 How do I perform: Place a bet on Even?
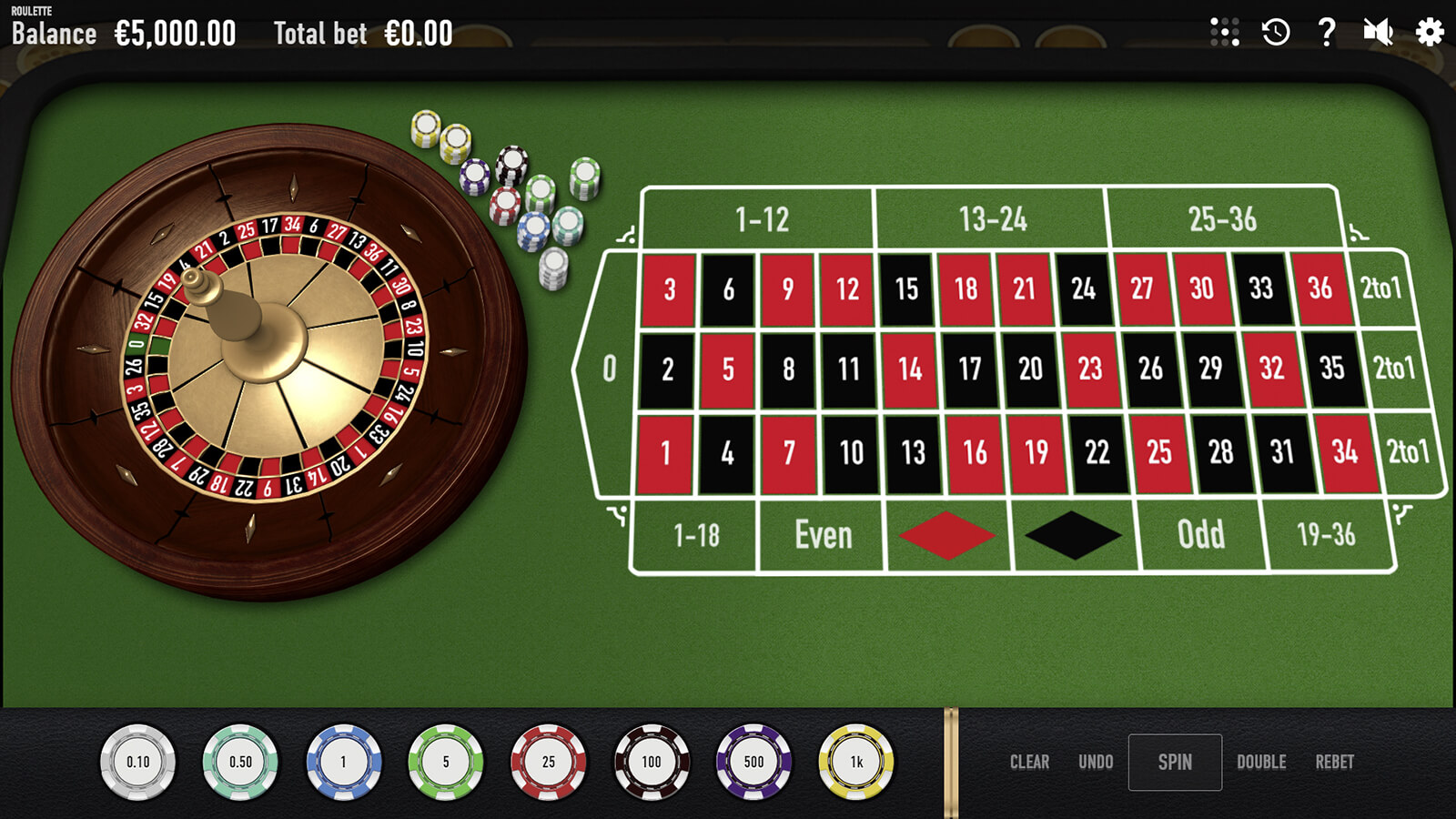coord(823,535)
